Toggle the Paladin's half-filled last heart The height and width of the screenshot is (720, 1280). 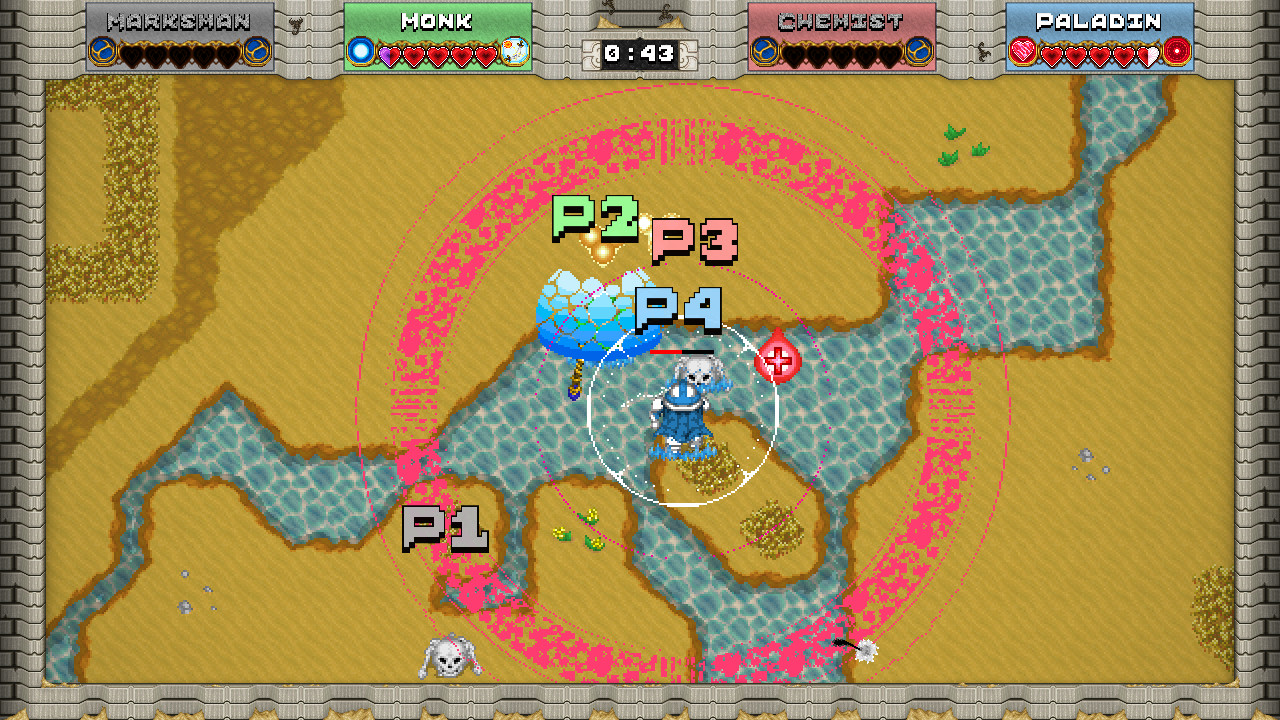point(1148,55)
